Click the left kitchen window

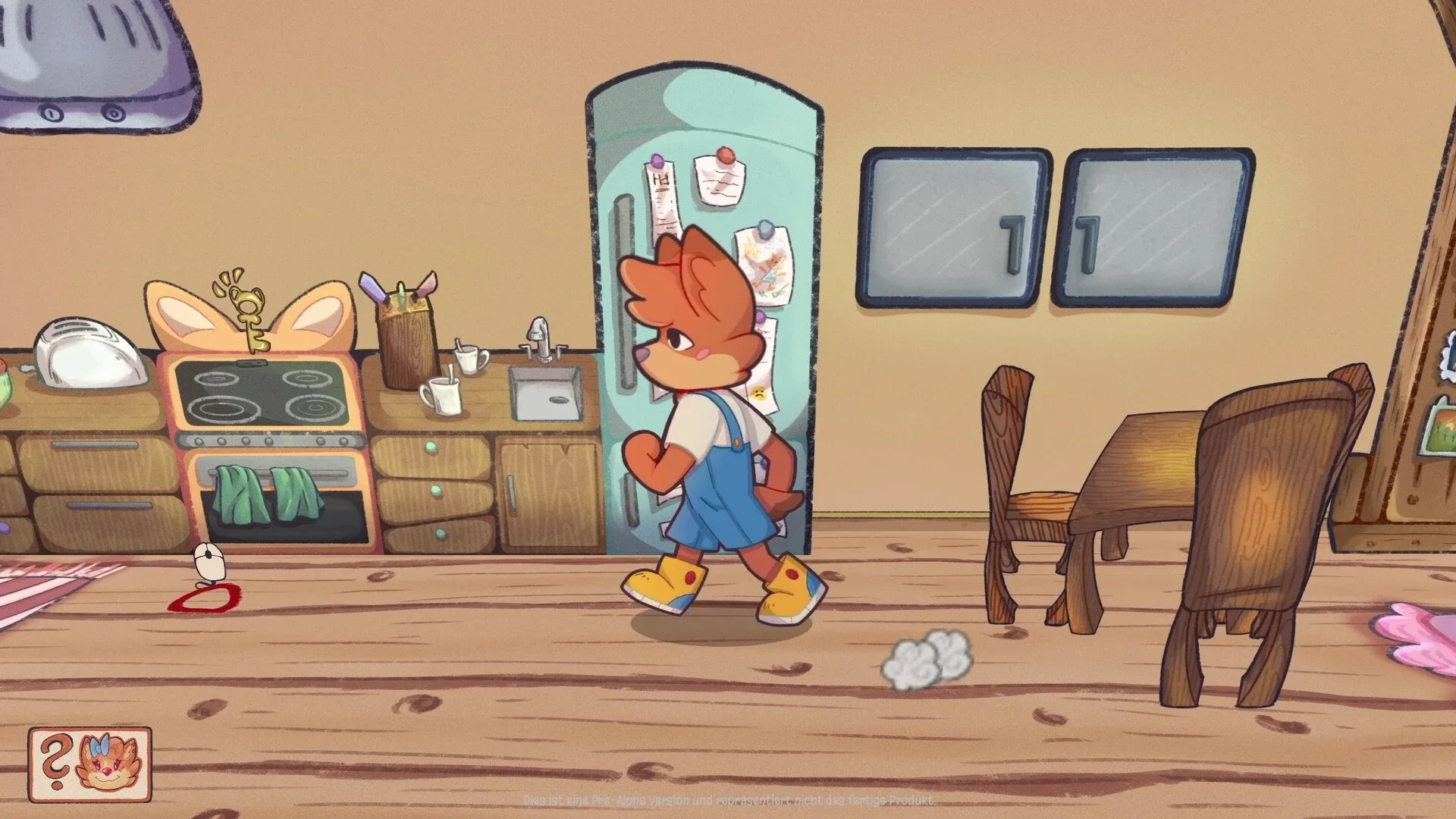(952, 224)
